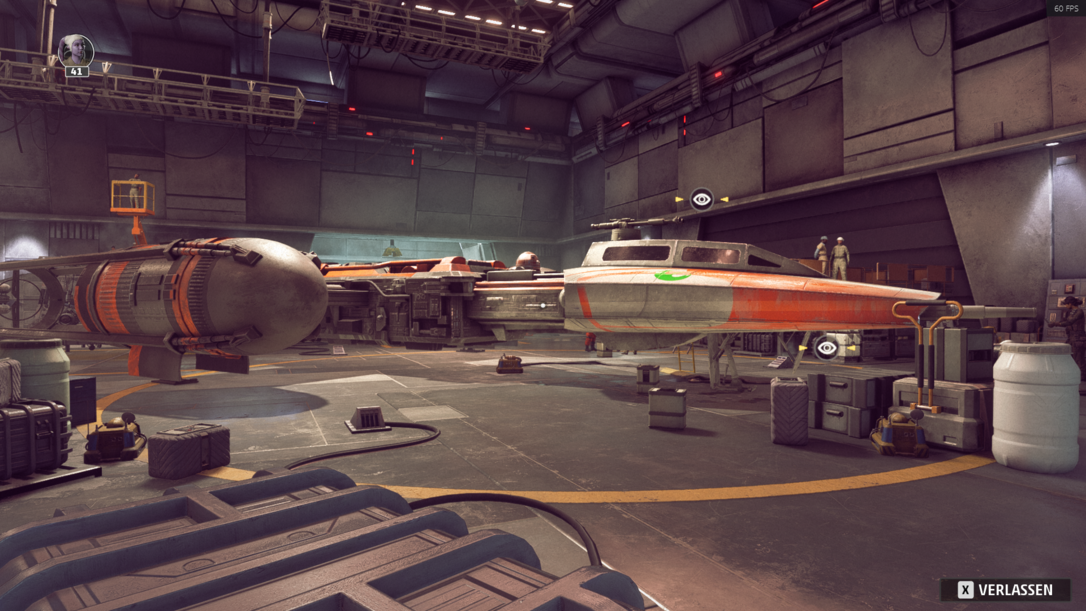Viewport: 1086px width, 611px height.
Task: Select the eye viewpoint marker above the cockpit
Action: click(702, 199)
